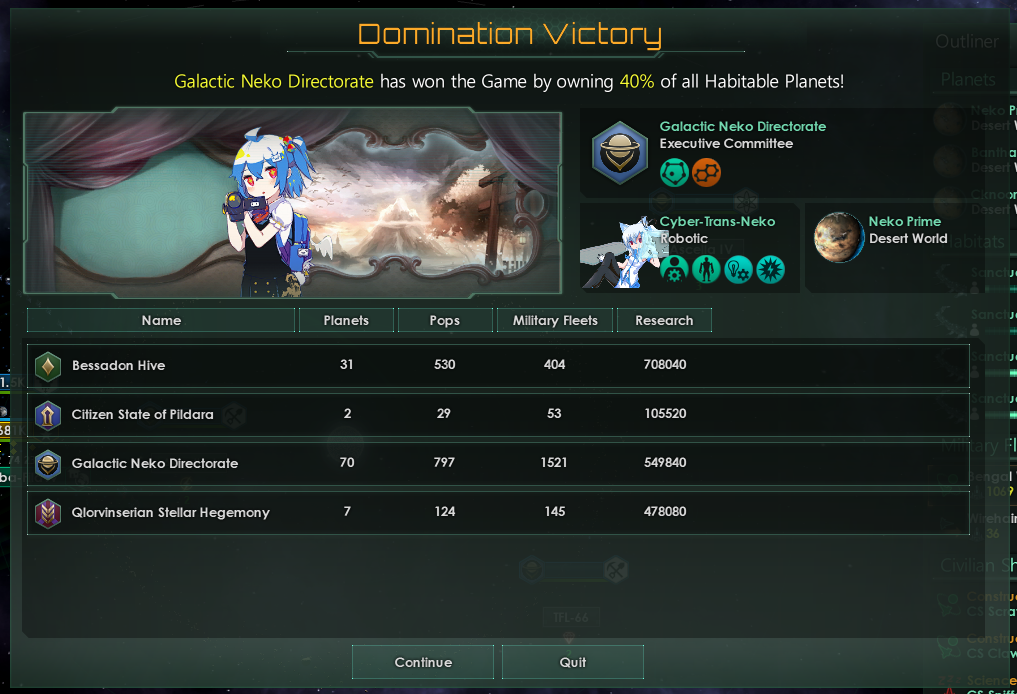Select the Bessadon Hive row
Viewport: 1017px width, 694px height.
click(x=498, y=365)
